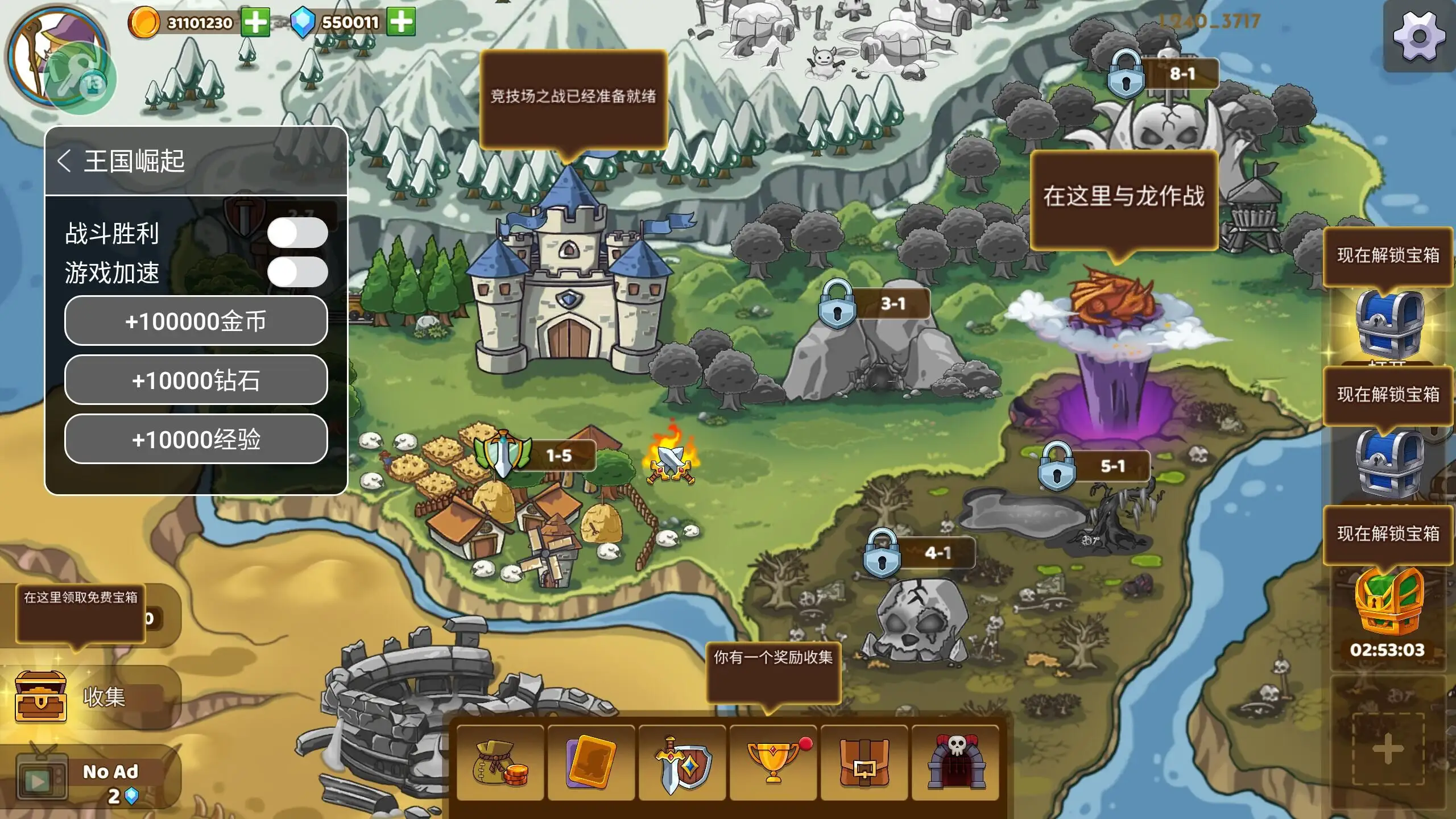Buy more diamonds with plus button
Viewport: 1456px width, 819px height.
[x=402, y=22]
